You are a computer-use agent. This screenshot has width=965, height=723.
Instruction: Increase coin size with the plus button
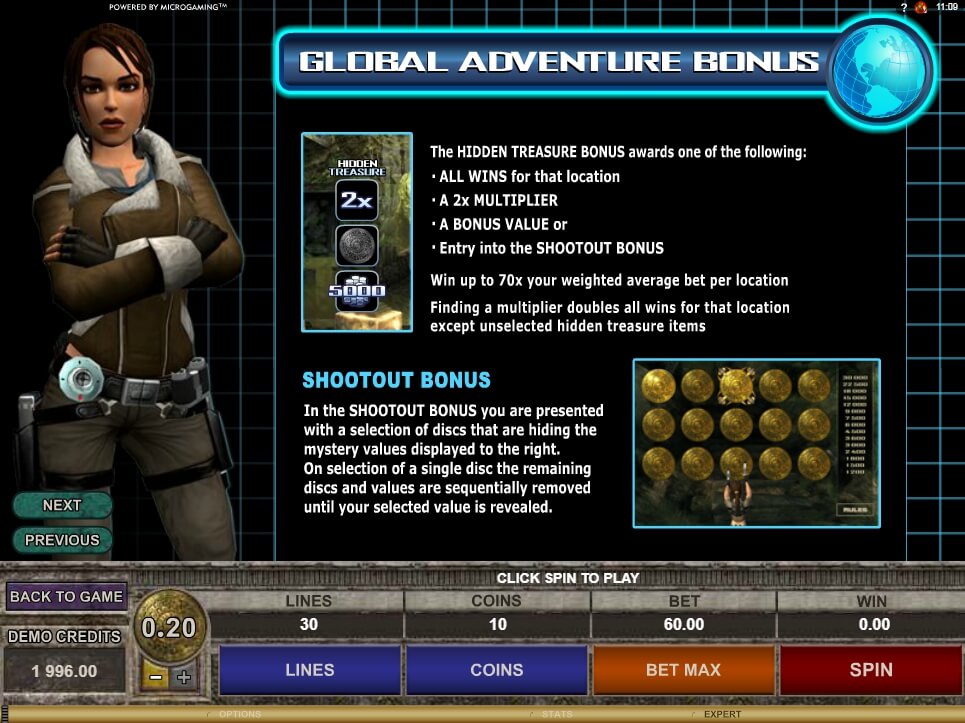tap(183, 677)
